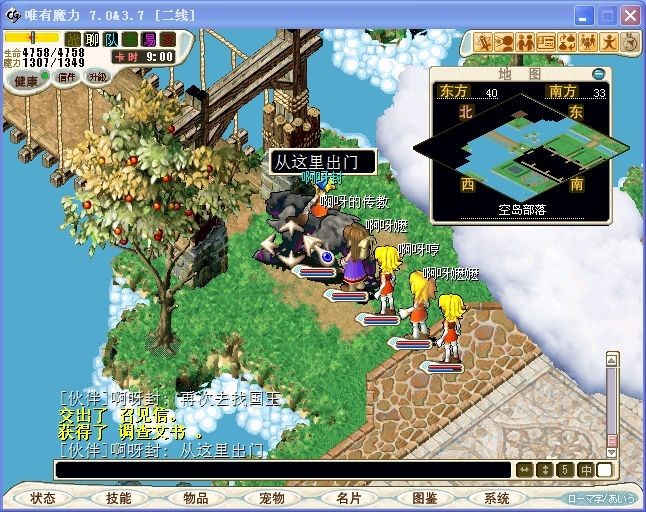Click the compass icon in the action bar

pos(628,42)
